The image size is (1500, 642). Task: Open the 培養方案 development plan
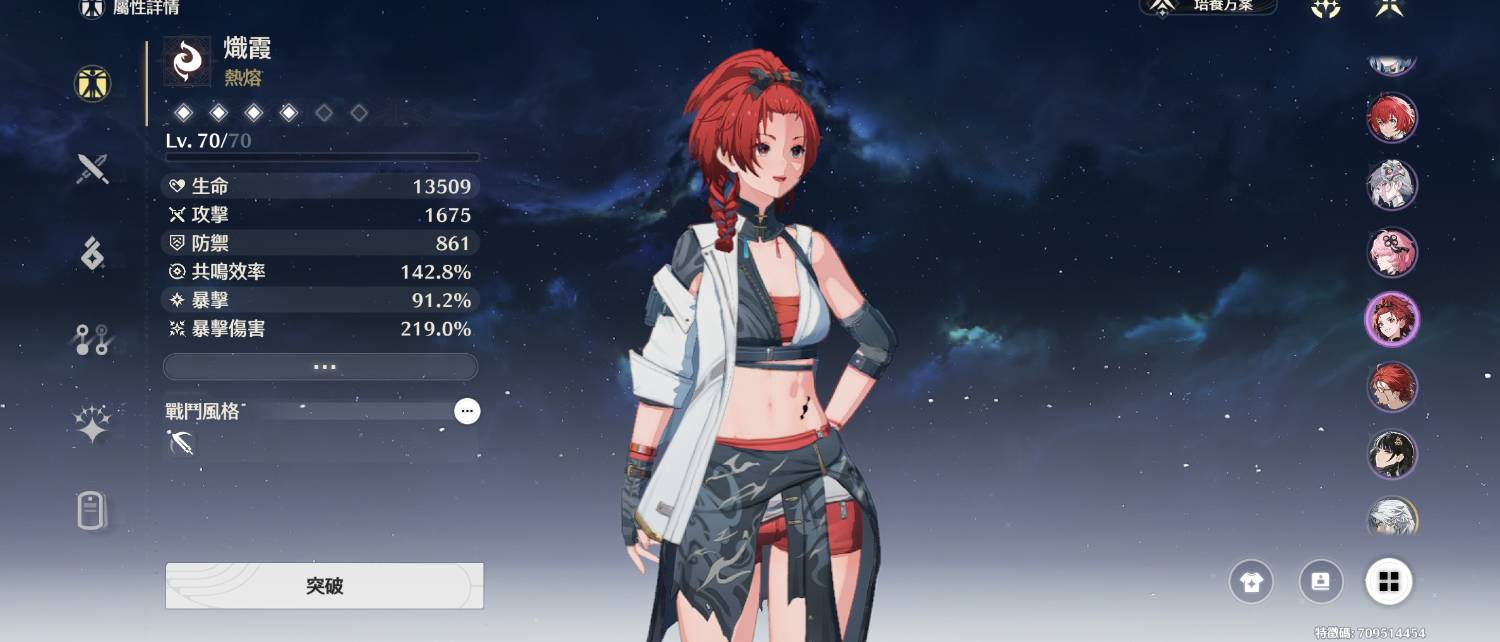(1210, 7)
